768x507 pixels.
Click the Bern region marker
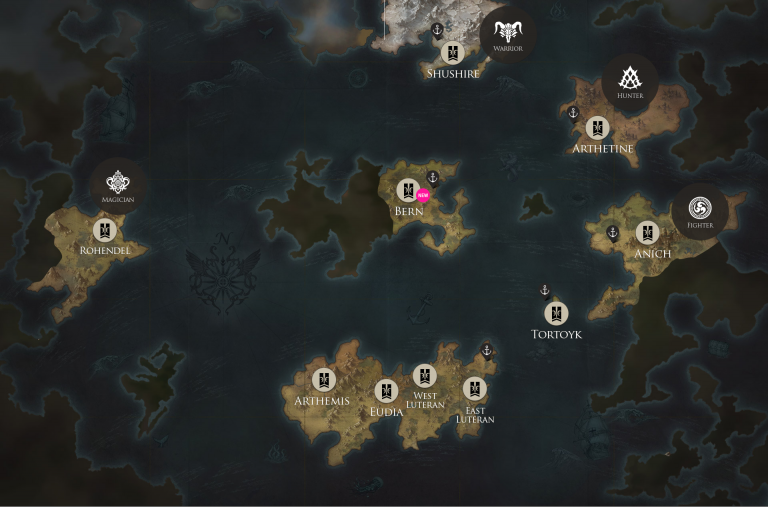pyautogui.click(x=408, y=190)
